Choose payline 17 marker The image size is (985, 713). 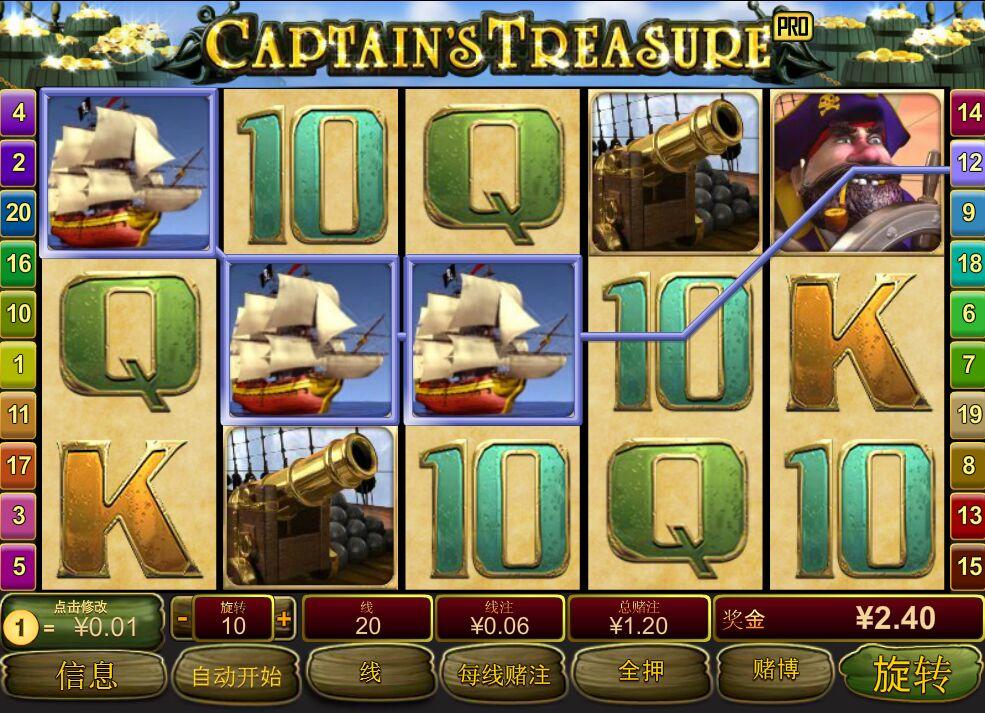click(18, 465)
